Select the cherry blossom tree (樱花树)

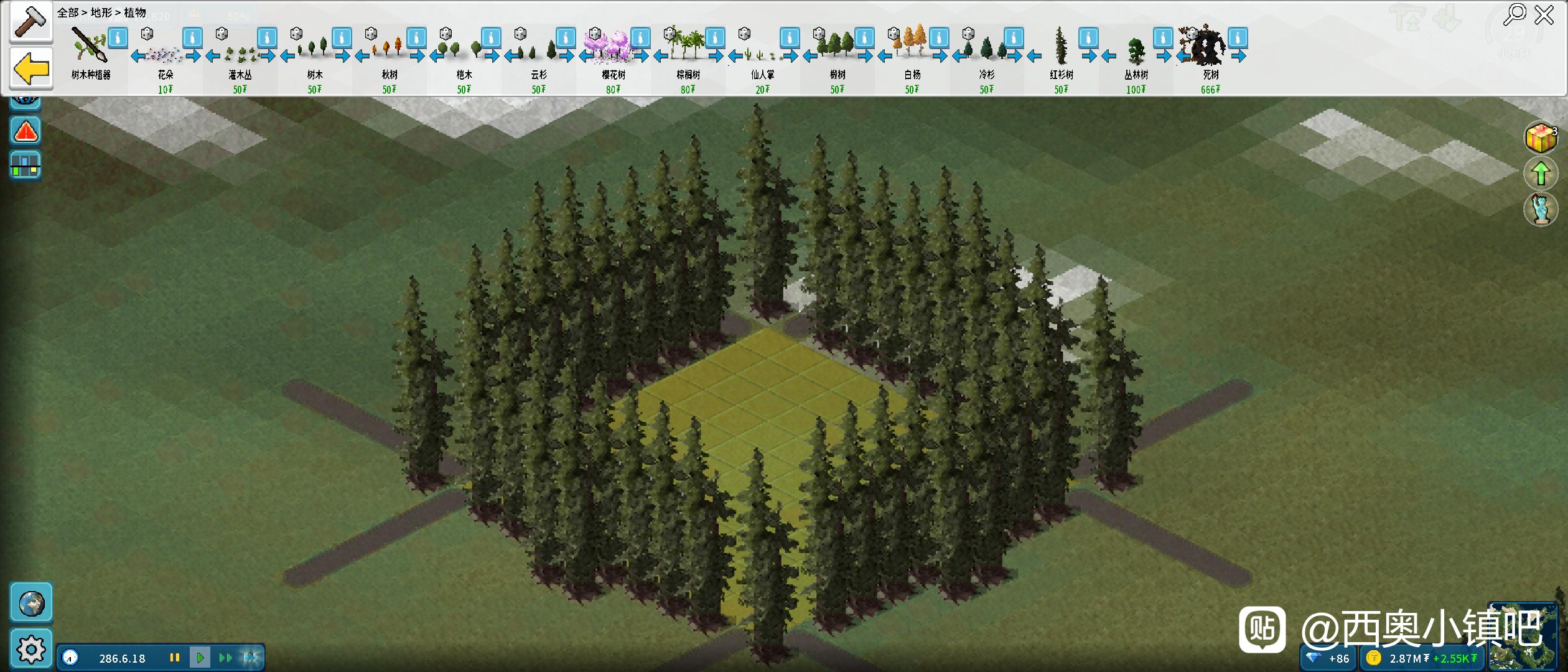click(613, 49)
